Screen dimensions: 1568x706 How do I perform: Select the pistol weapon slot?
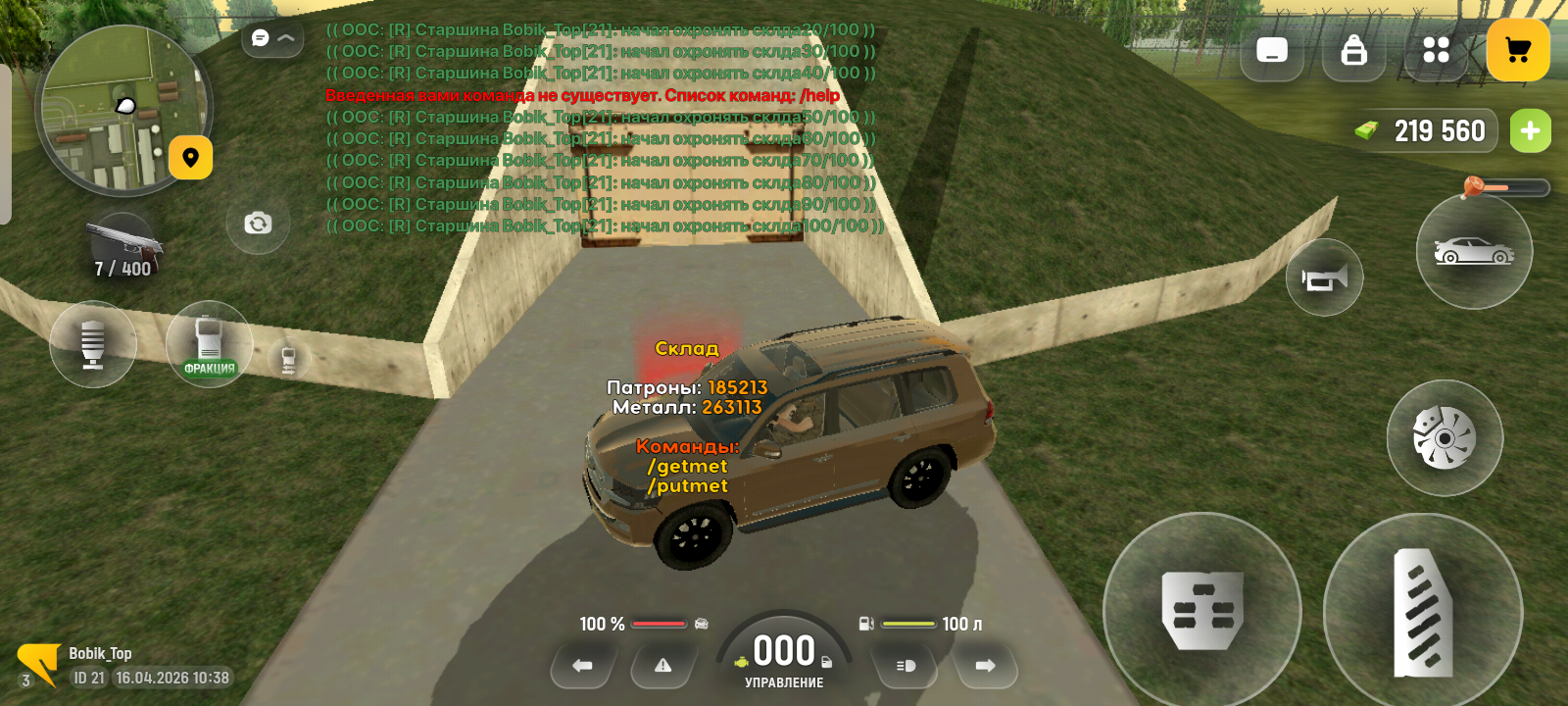click(123, 249)
